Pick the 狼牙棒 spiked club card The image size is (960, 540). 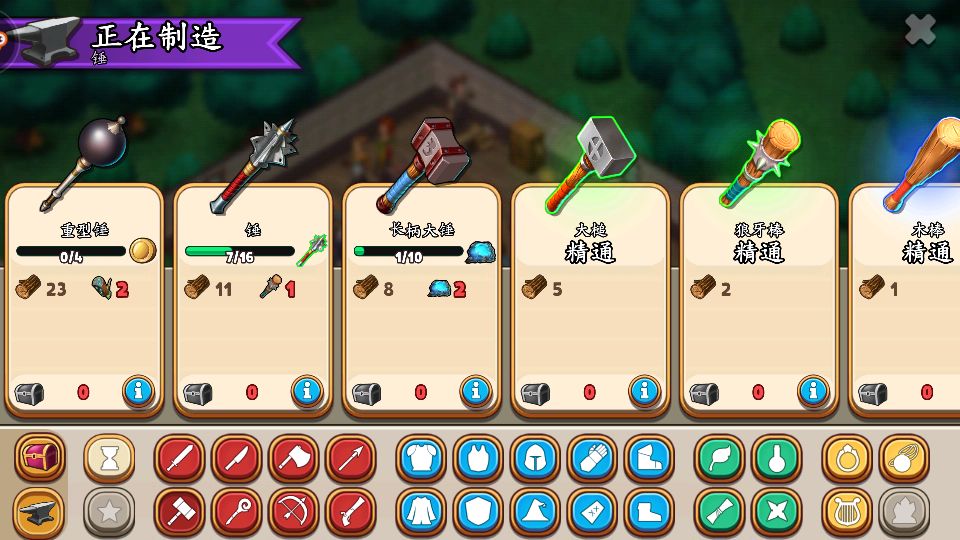[x=758, y=300]
